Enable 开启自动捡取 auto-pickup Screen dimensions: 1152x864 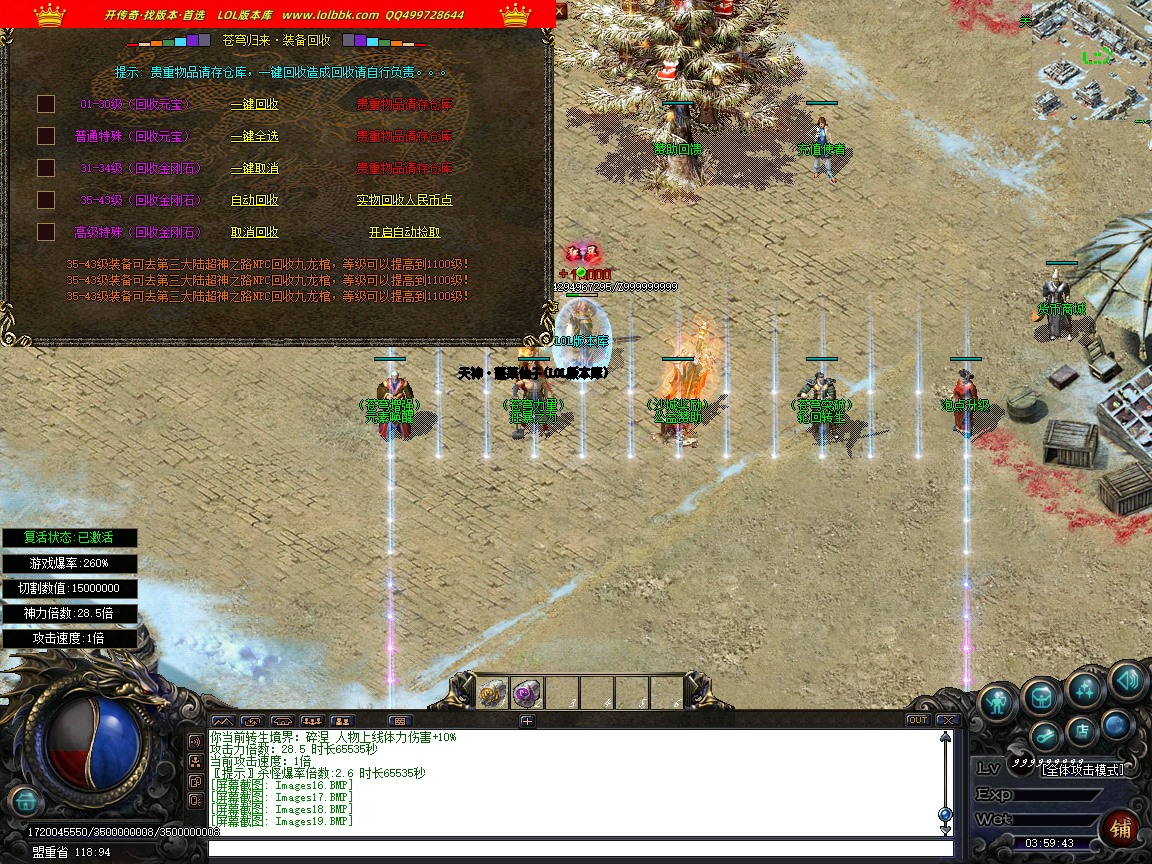(404, 232)
